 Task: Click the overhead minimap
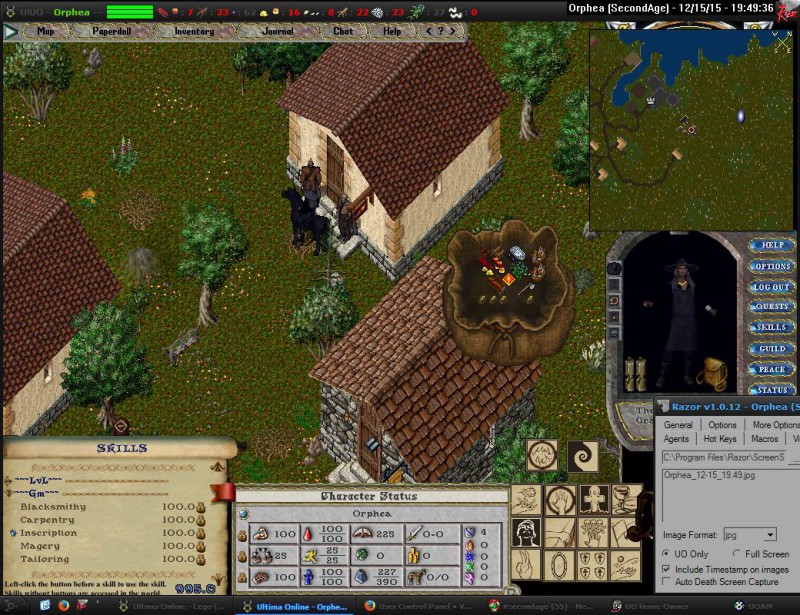click(x=688, y=128)
